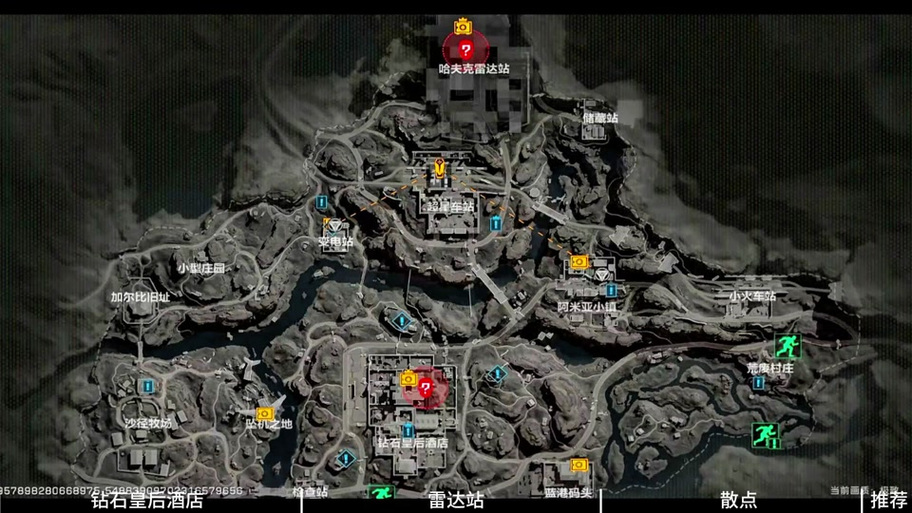Select the blue marker at 沙径牧场
This screenshot has width=912, height=513.
click(x=147, y=386)
